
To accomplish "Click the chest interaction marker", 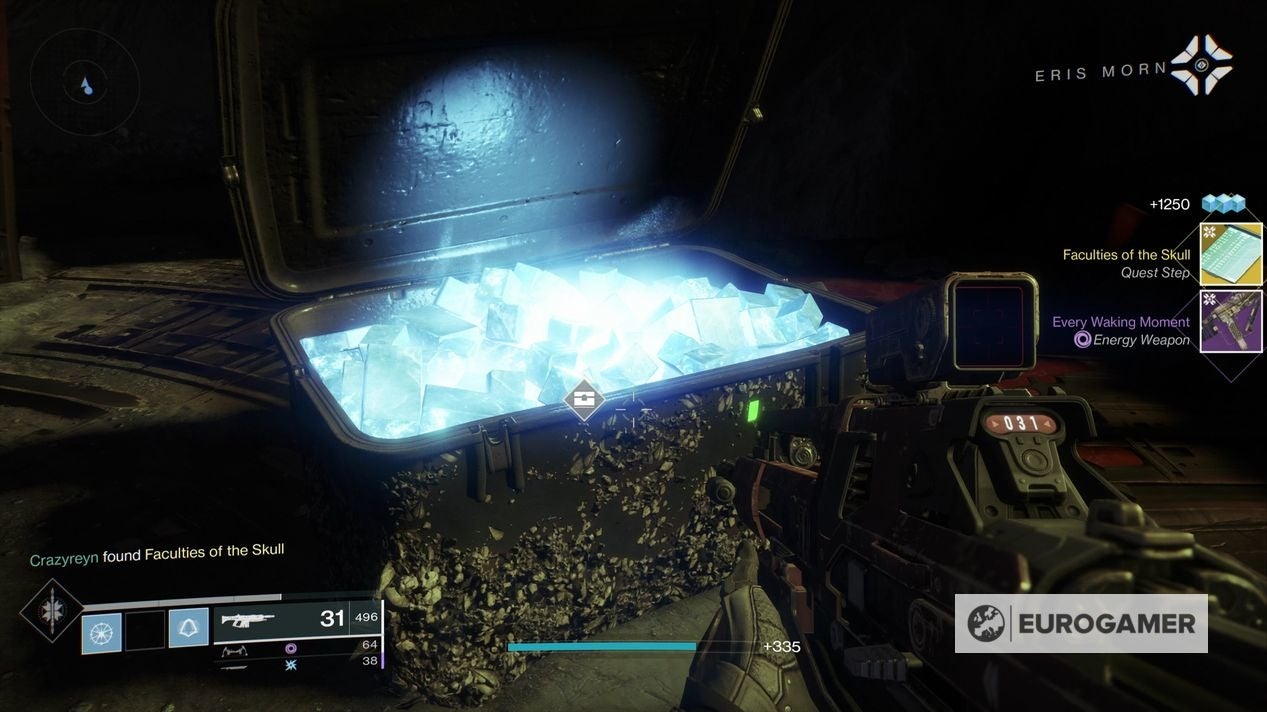I will pos(584,401).
